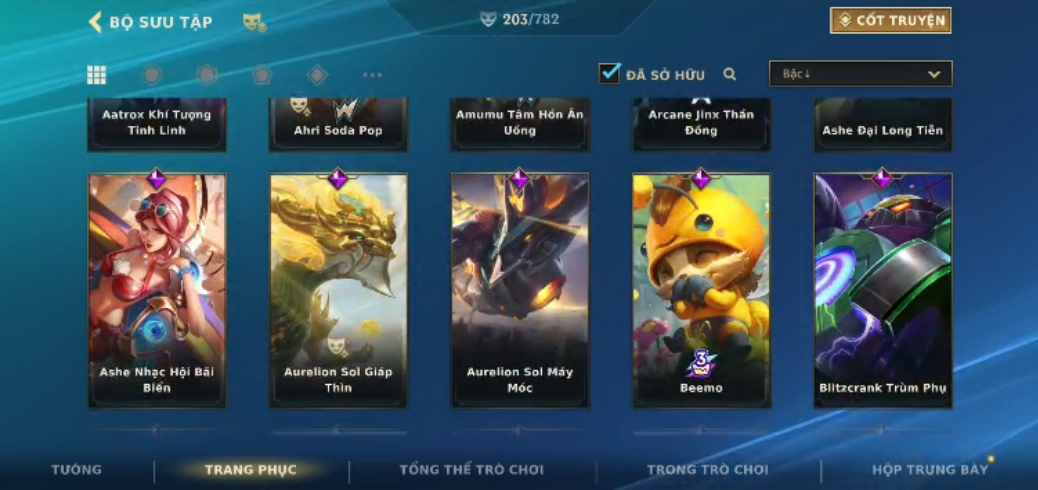Go to the Trong Trò Chơi tab

pyautogui.click(x=708, y=470)
